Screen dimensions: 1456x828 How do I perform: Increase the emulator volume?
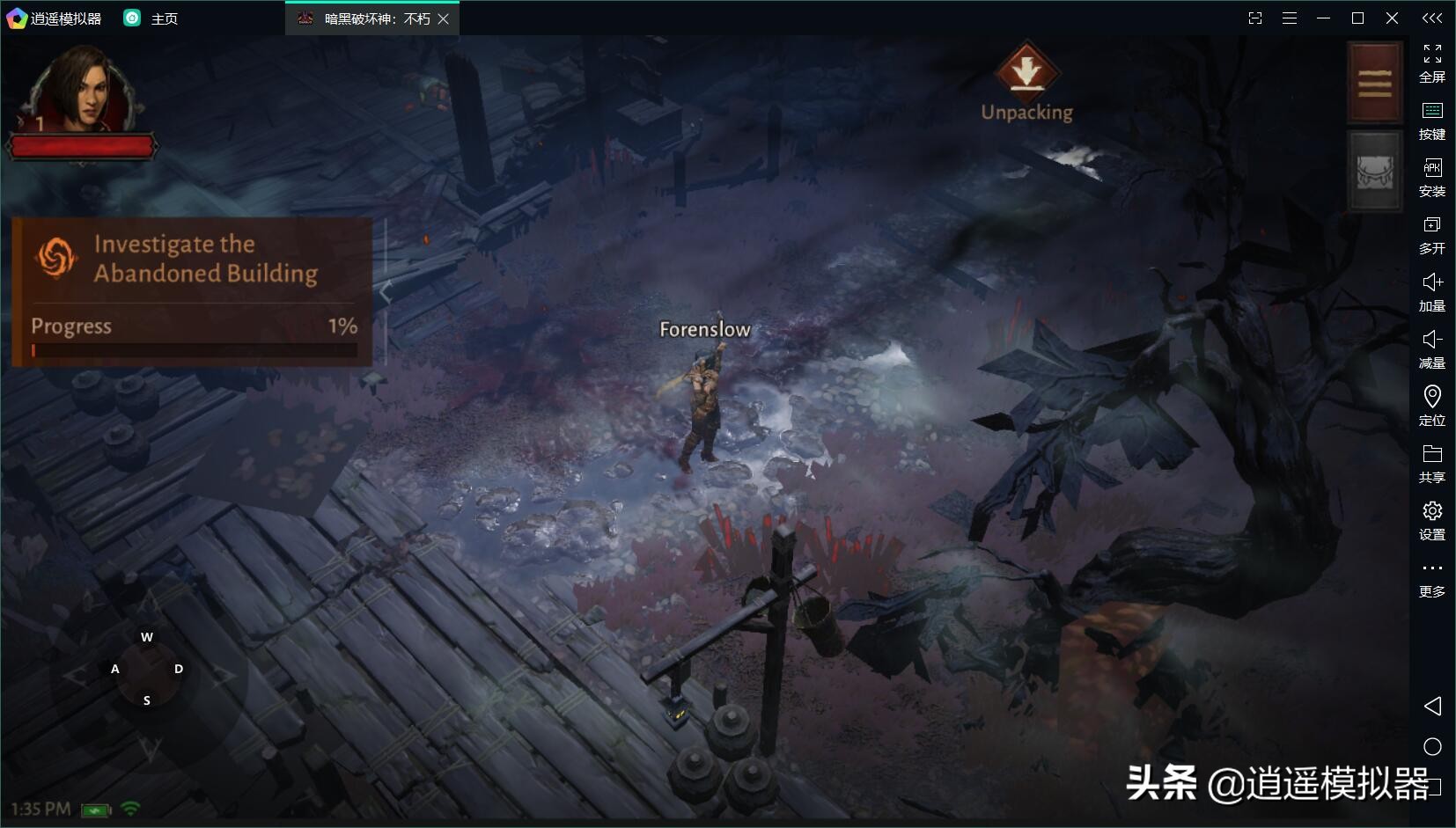click(x=1432, y=292)
